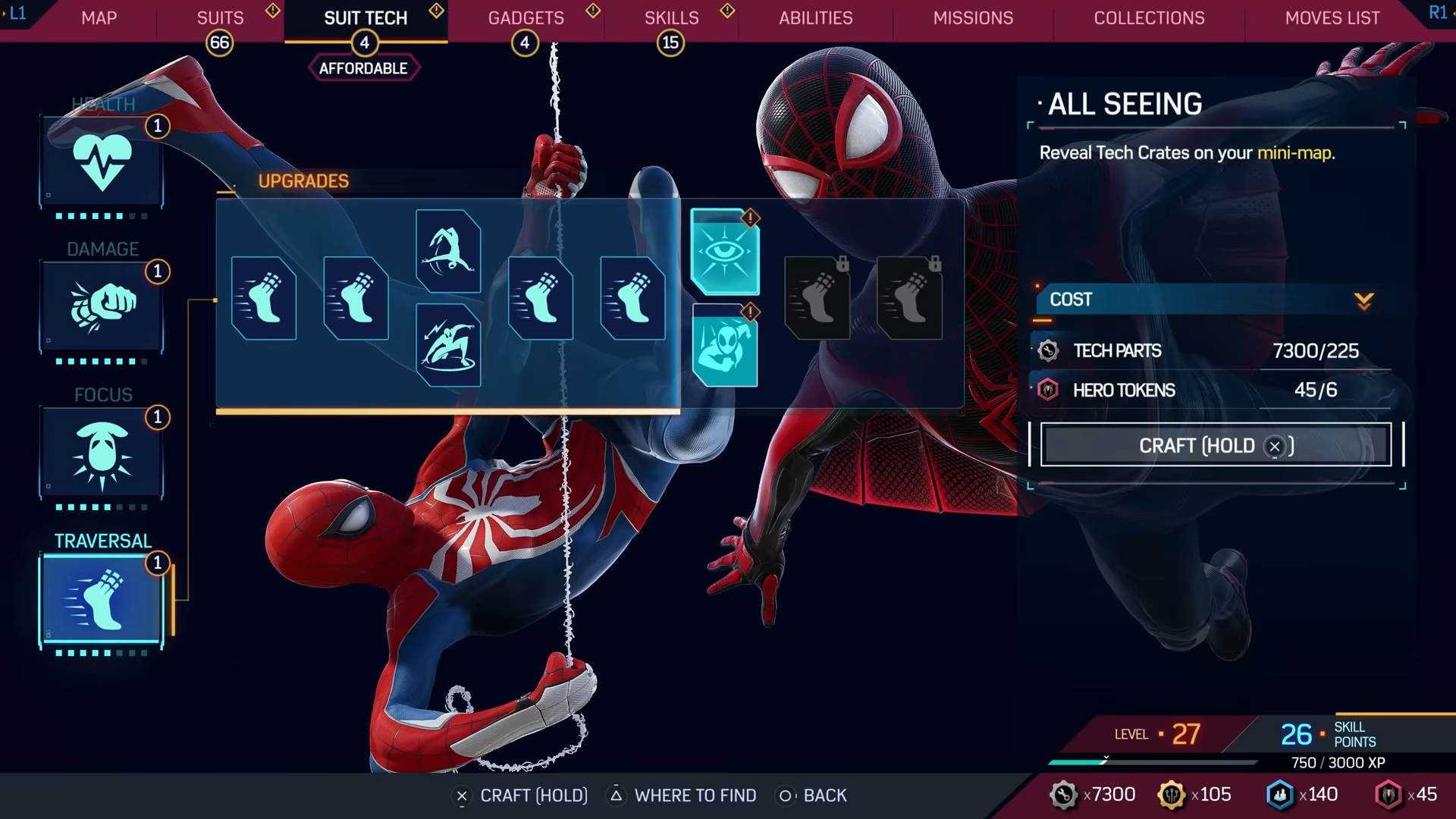Viewport: 1456px width, 819px height.
Task: Collapse the COST section chevron
Action: click(x=1363, y=300)
